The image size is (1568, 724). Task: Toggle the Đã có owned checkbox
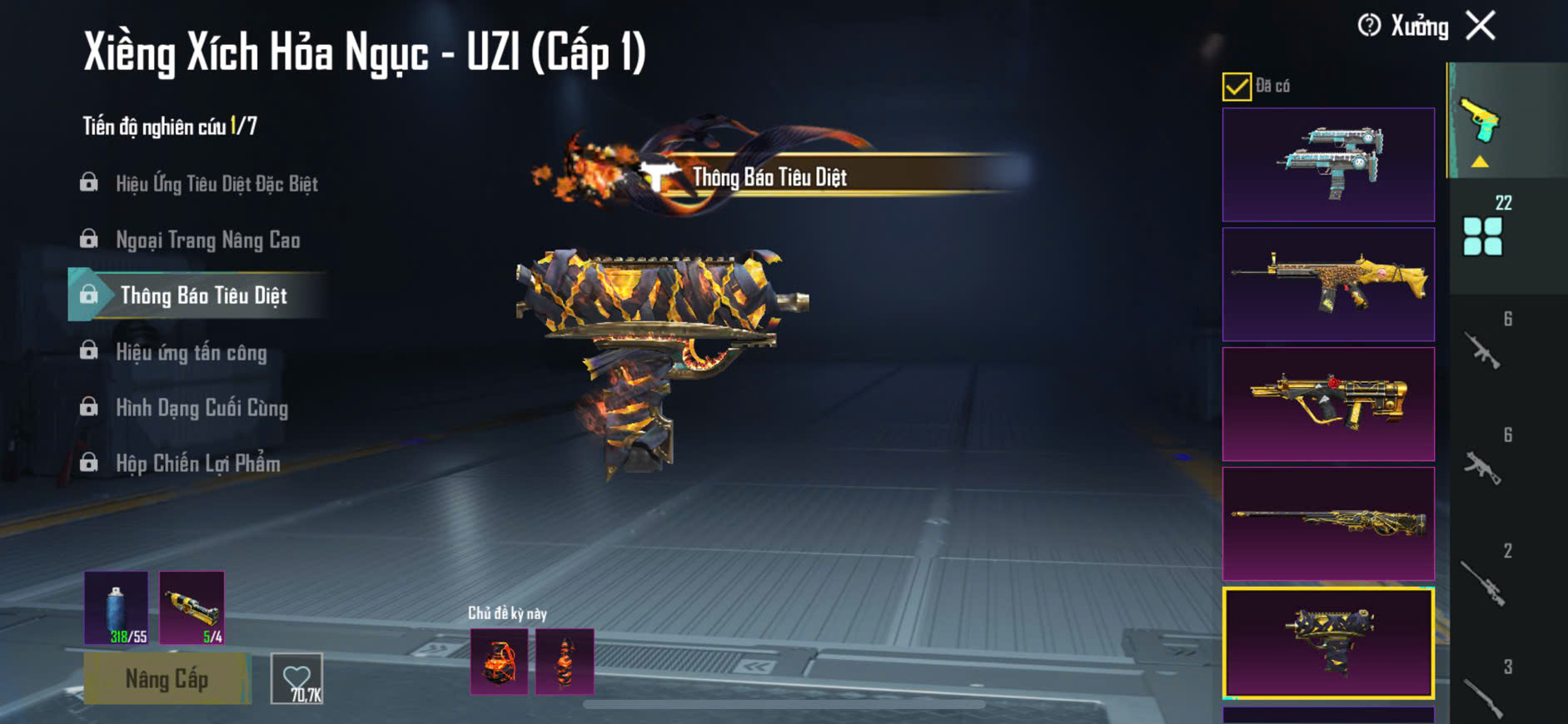point(1237,87)
